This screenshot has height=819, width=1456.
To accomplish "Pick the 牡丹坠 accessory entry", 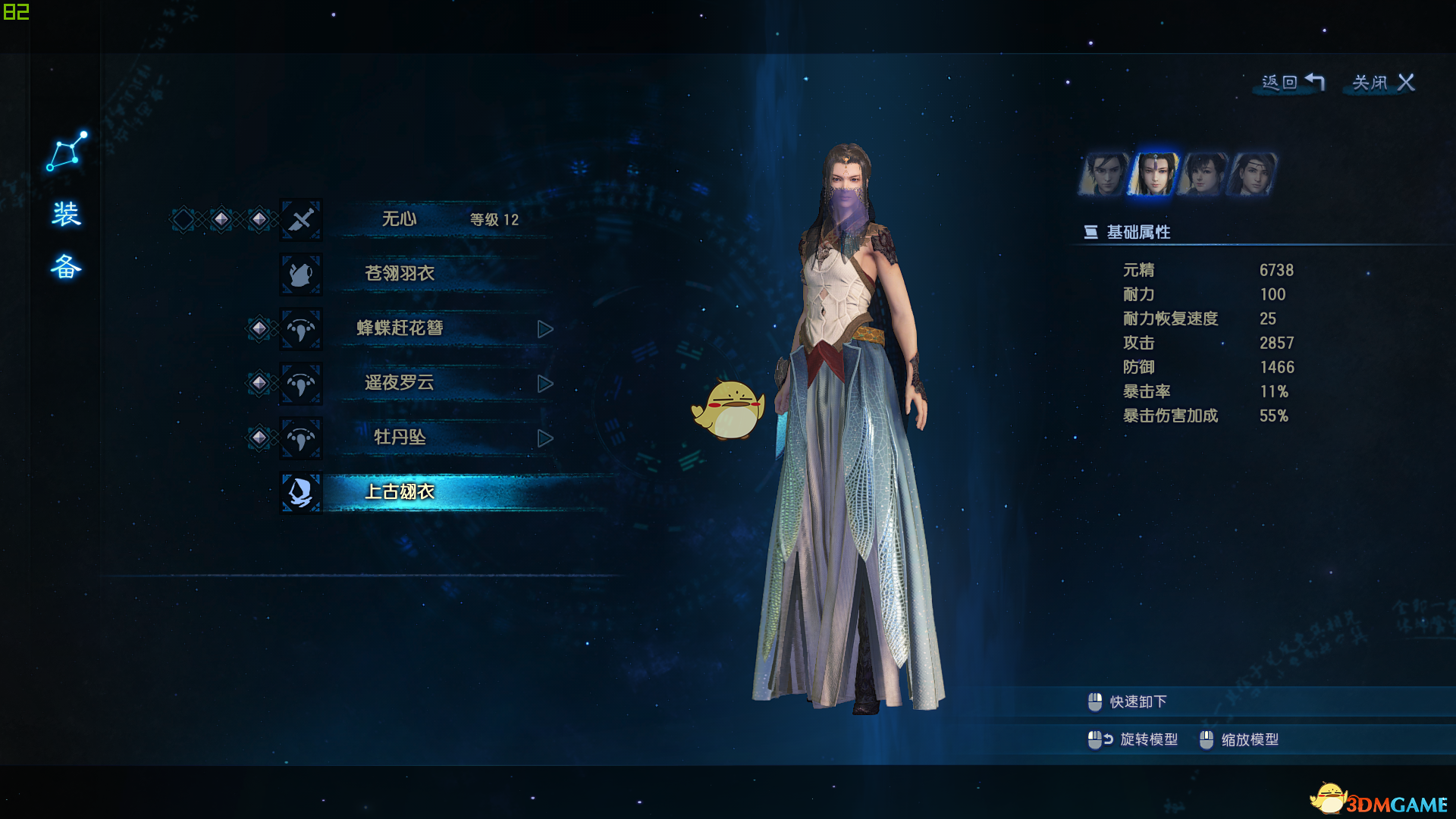I will click(400, 438).
